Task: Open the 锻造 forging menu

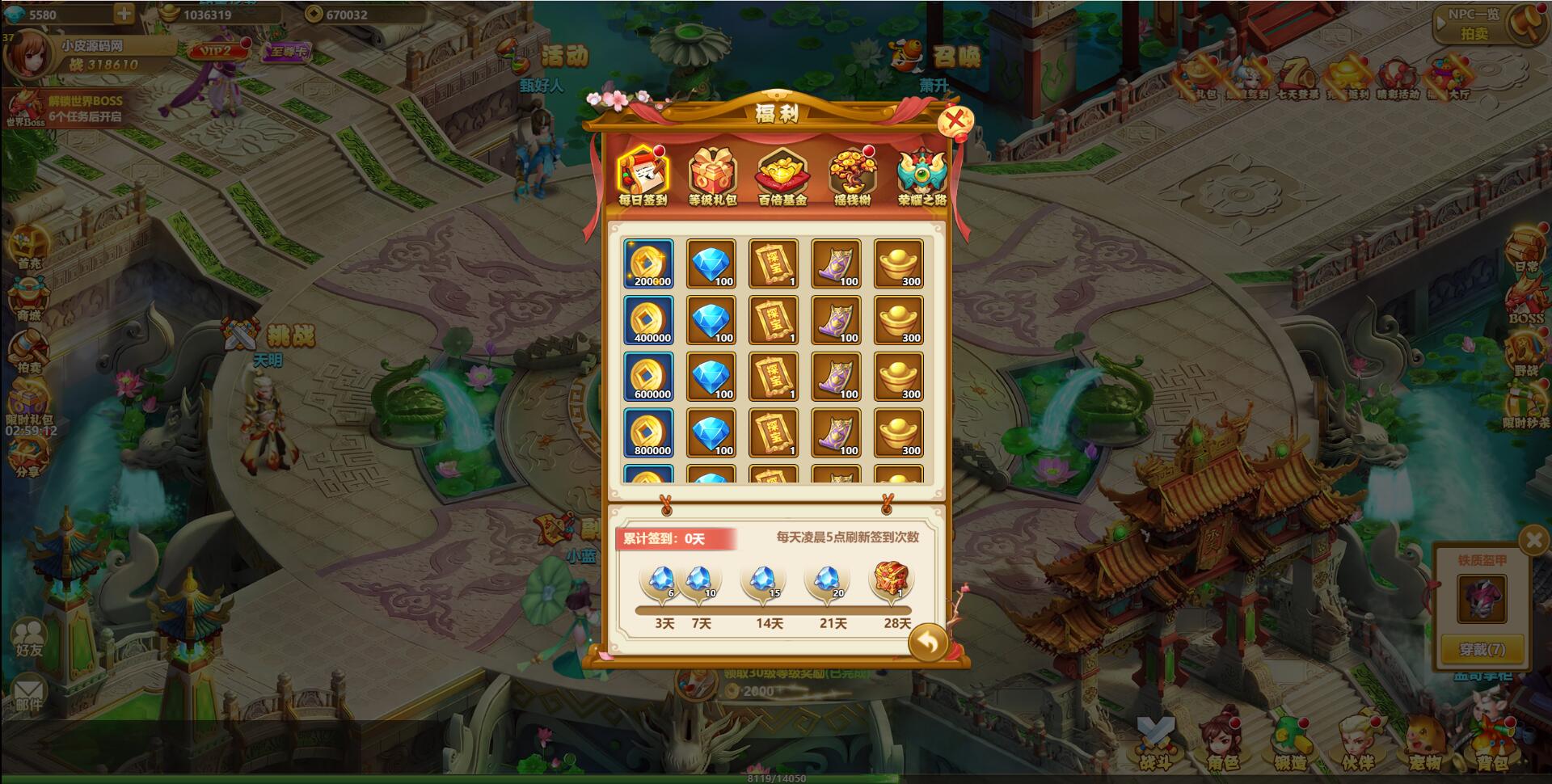Action: click(x=1290, y=744)
